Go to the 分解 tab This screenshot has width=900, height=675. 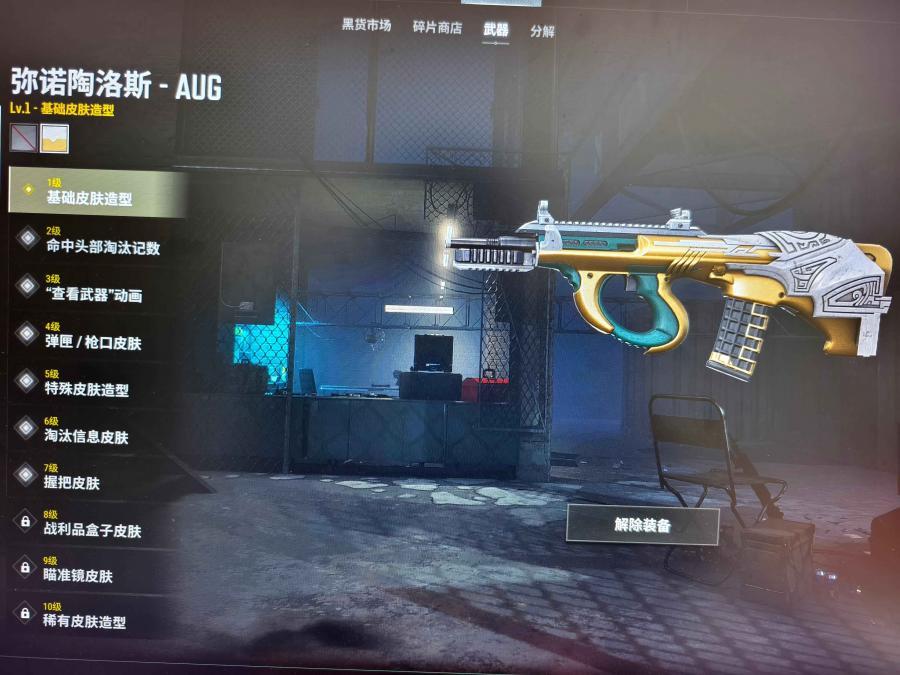pyautogui.click(x=542, y=31)
